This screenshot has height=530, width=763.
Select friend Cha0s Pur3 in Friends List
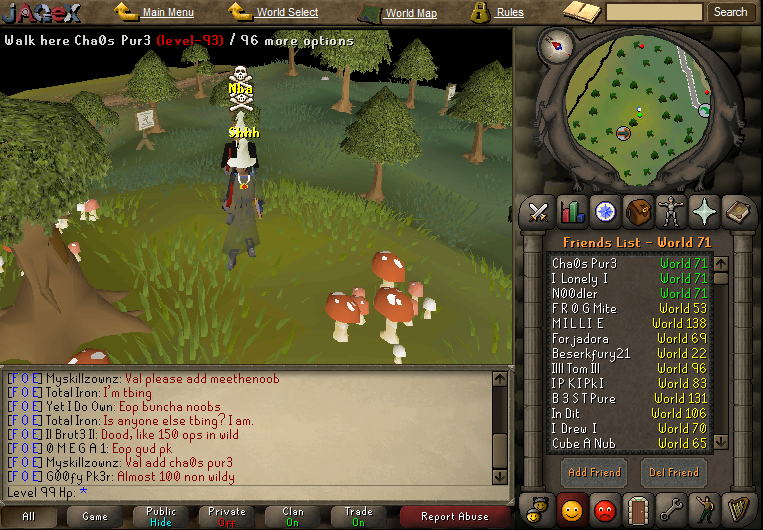pos(585,264)
